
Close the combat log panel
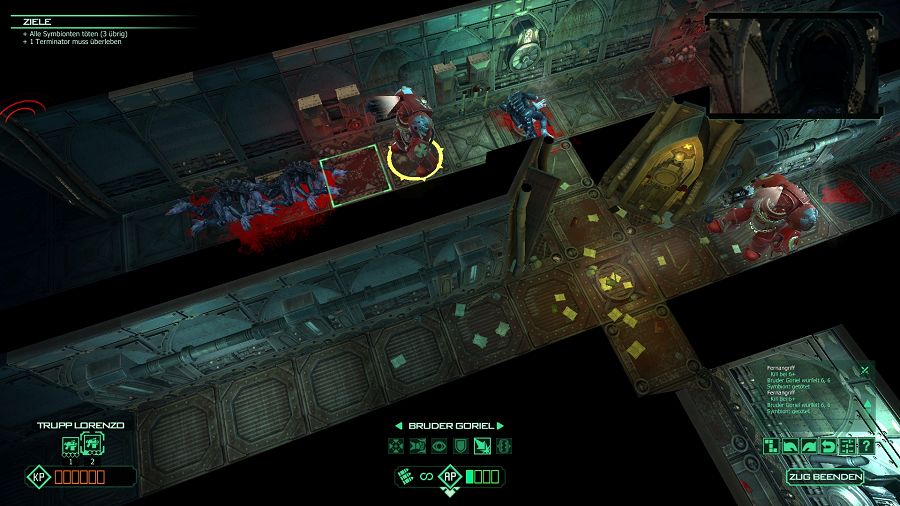[864, 370]
